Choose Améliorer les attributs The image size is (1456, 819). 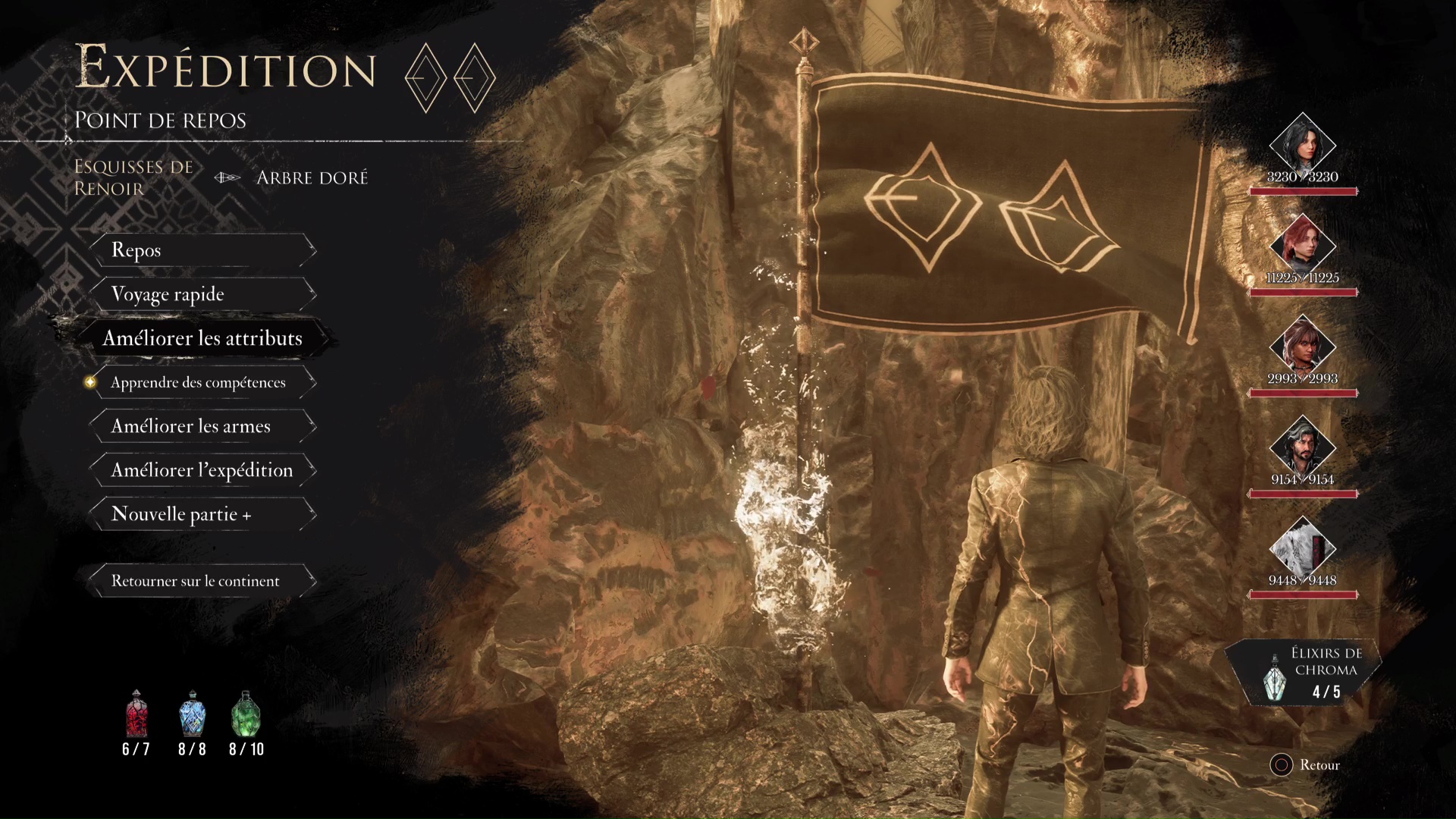click(202, 338)
